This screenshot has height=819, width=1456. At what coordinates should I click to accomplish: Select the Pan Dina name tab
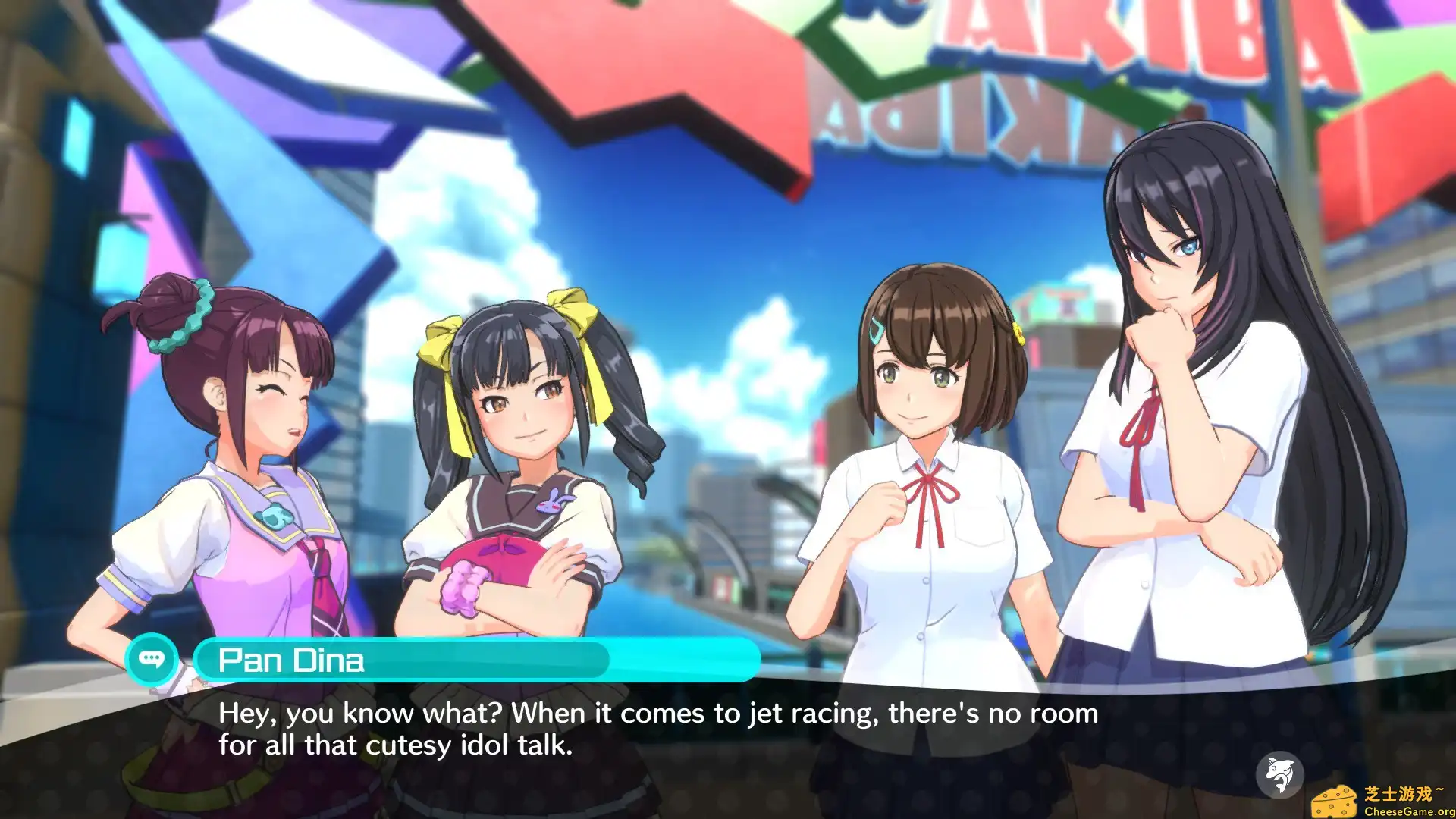(x=292, y=661)
